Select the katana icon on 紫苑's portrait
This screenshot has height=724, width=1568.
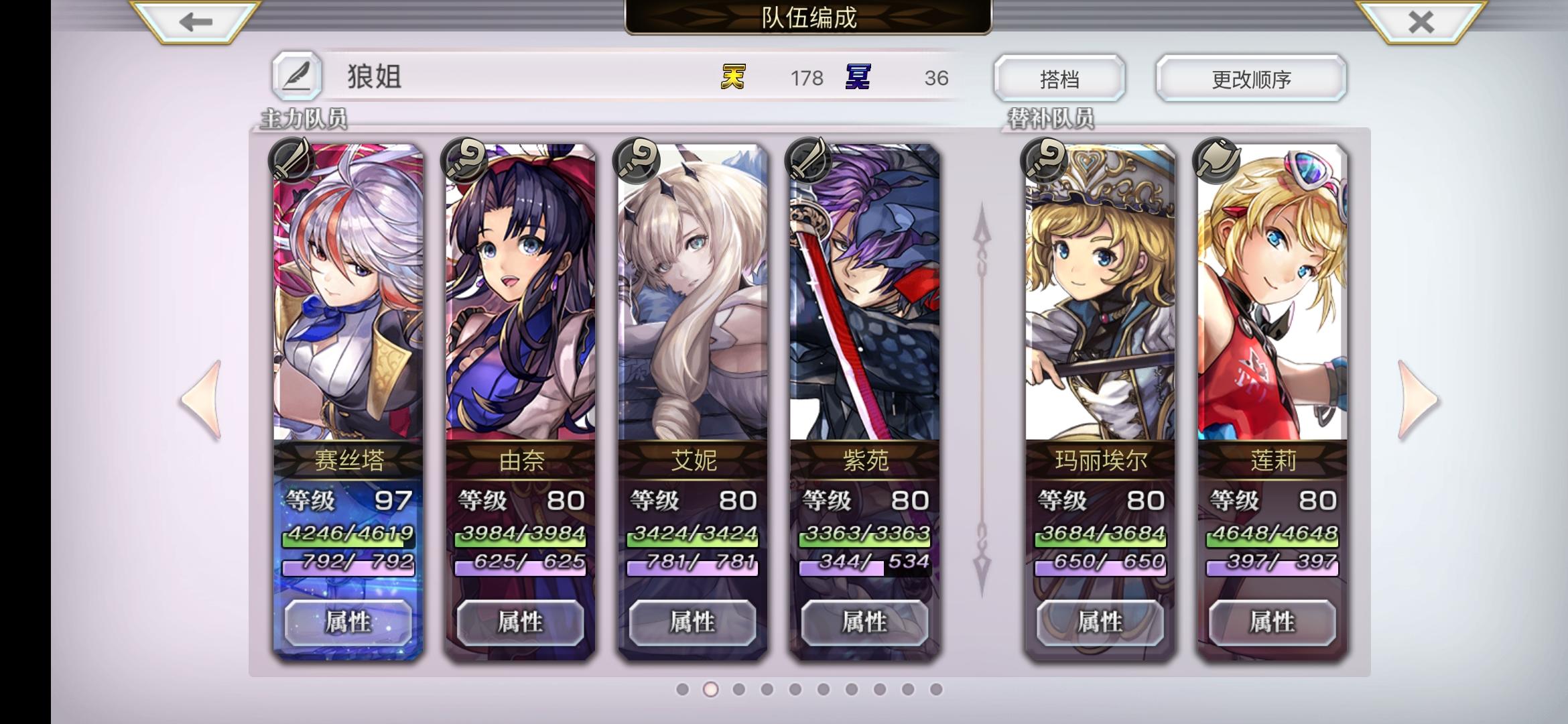point(807,159)
